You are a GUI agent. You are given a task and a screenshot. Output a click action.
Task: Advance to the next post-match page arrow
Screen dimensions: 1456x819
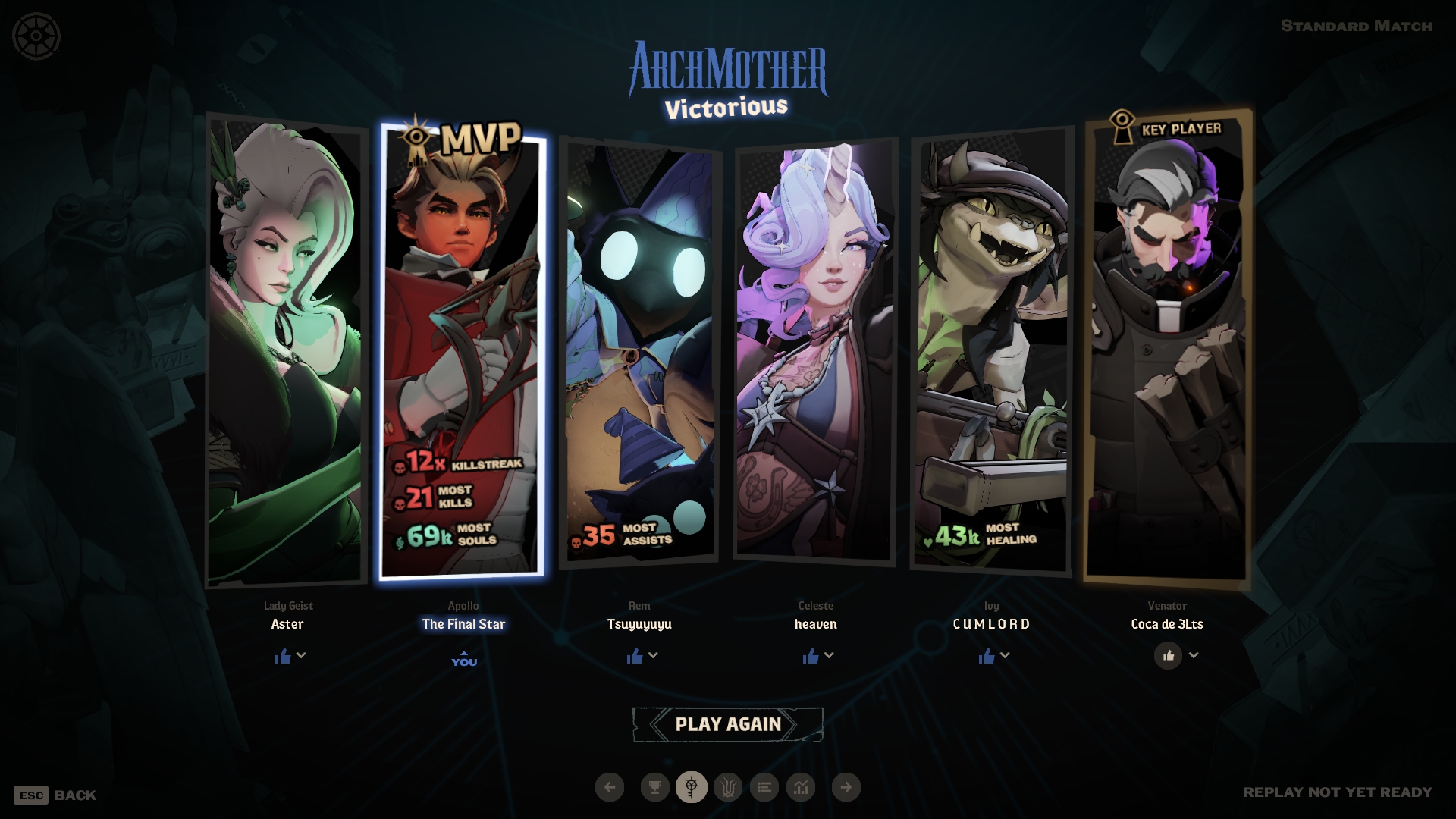coord(846,787)
